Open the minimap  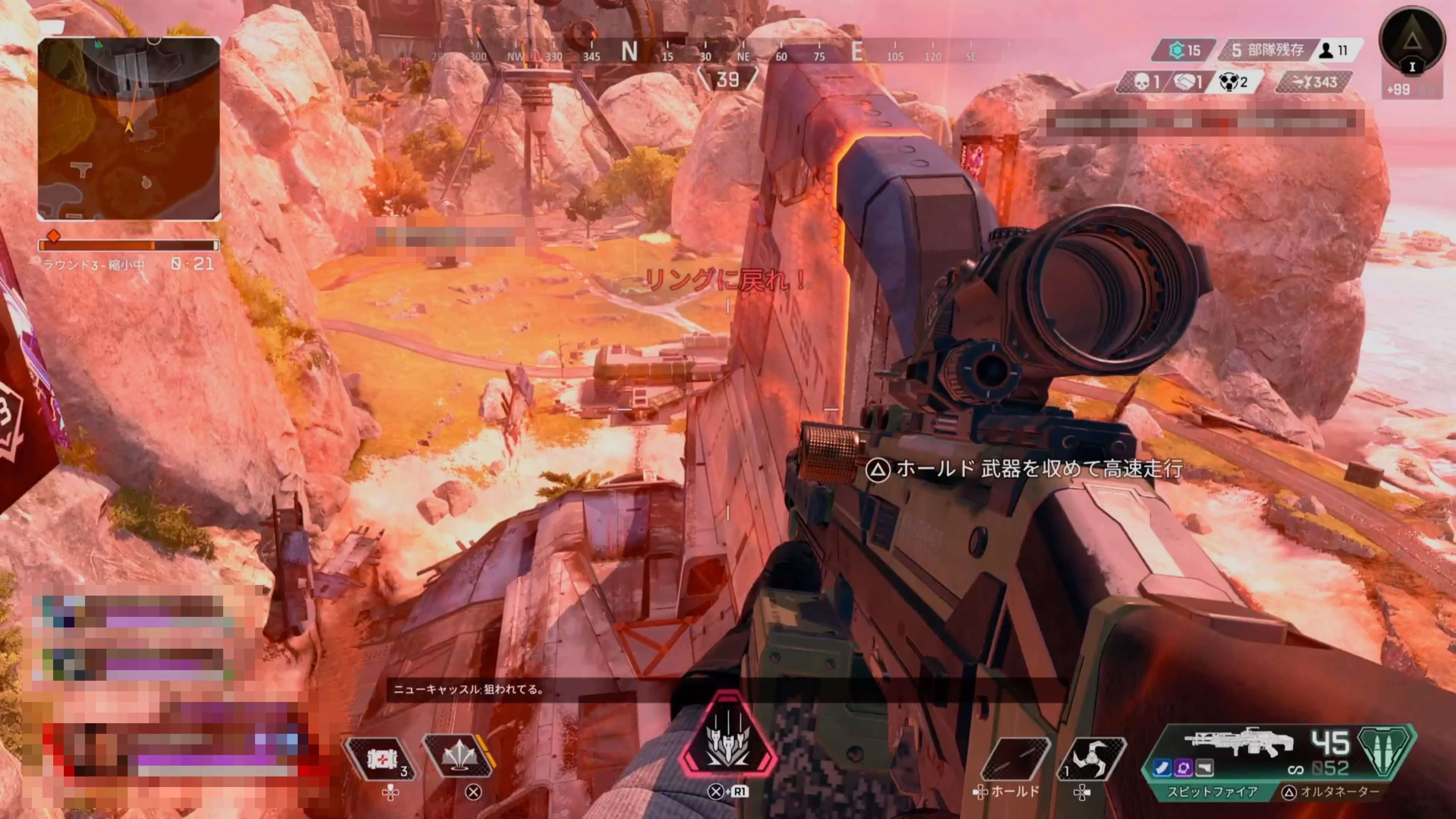[x=129, y=128]
